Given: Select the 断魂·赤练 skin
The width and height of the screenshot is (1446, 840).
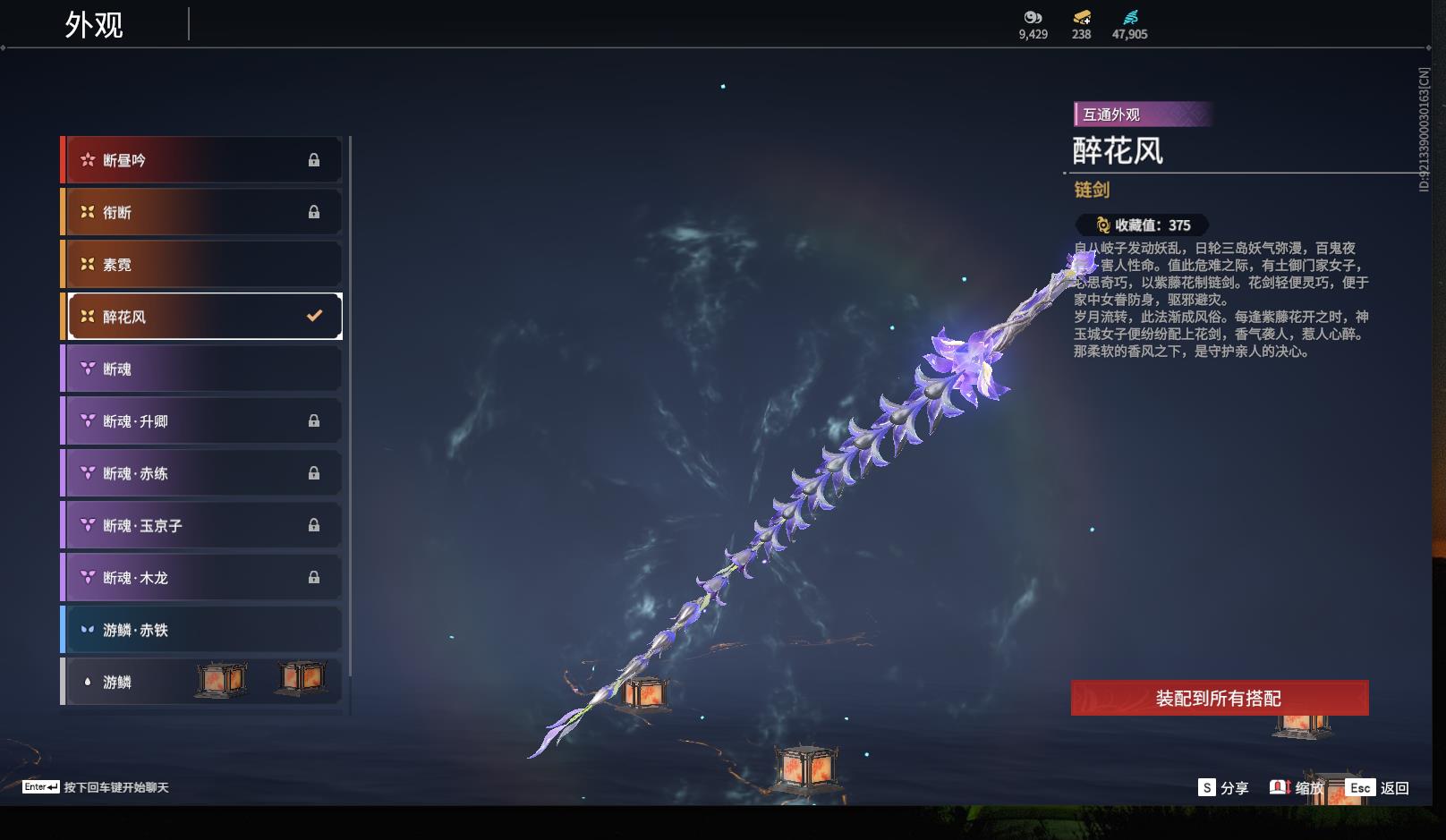Looking at the screenshot, I should coord(204,473).
